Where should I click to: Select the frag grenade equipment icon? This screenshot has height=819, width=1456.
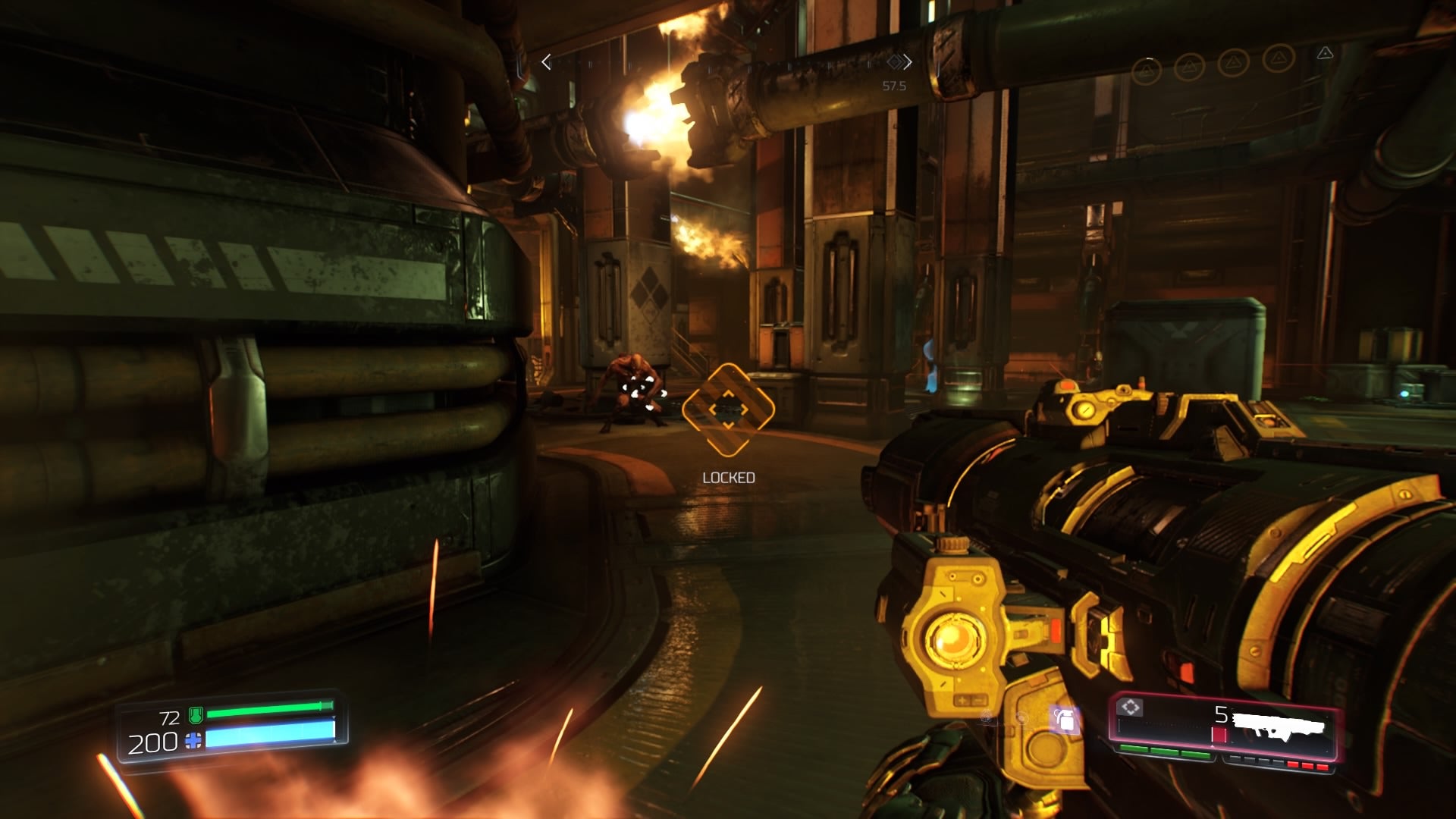(x=1065, y=720)
